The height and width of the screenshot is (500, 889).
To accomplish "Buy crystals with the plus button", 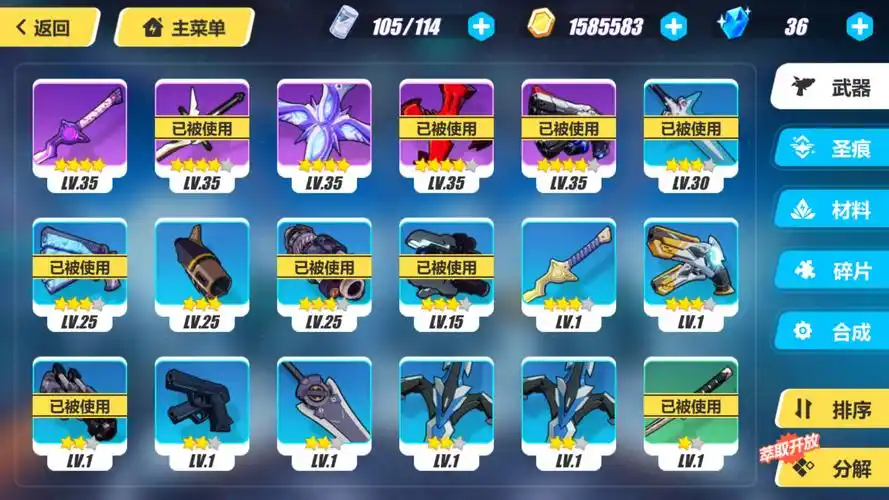I will [x=859, y=27].
